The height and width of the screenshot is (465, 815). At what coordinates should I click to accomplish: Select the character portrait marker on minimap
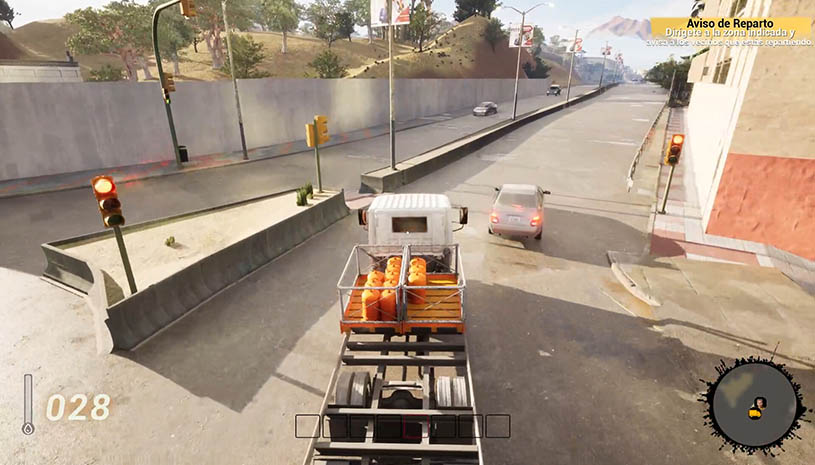[760, 403]
